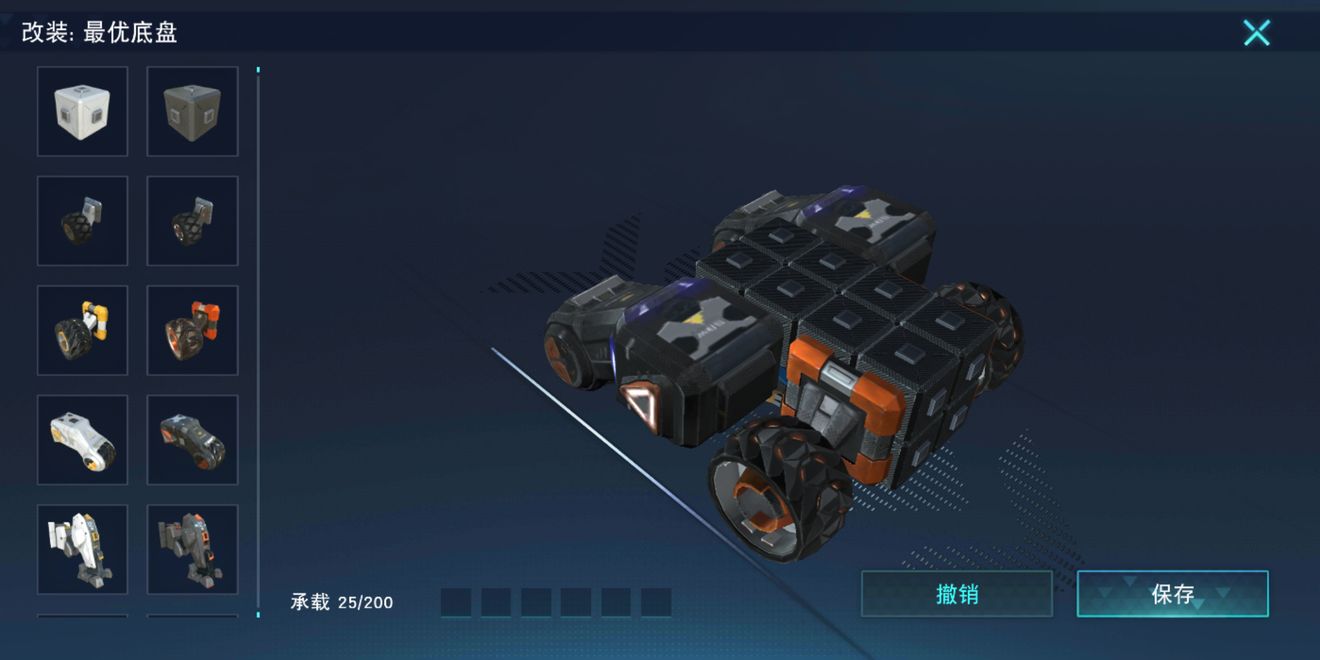This screenshot has height=660, width=1320.
Task: Select the white mechanical leg part
Action: (83, 549)
